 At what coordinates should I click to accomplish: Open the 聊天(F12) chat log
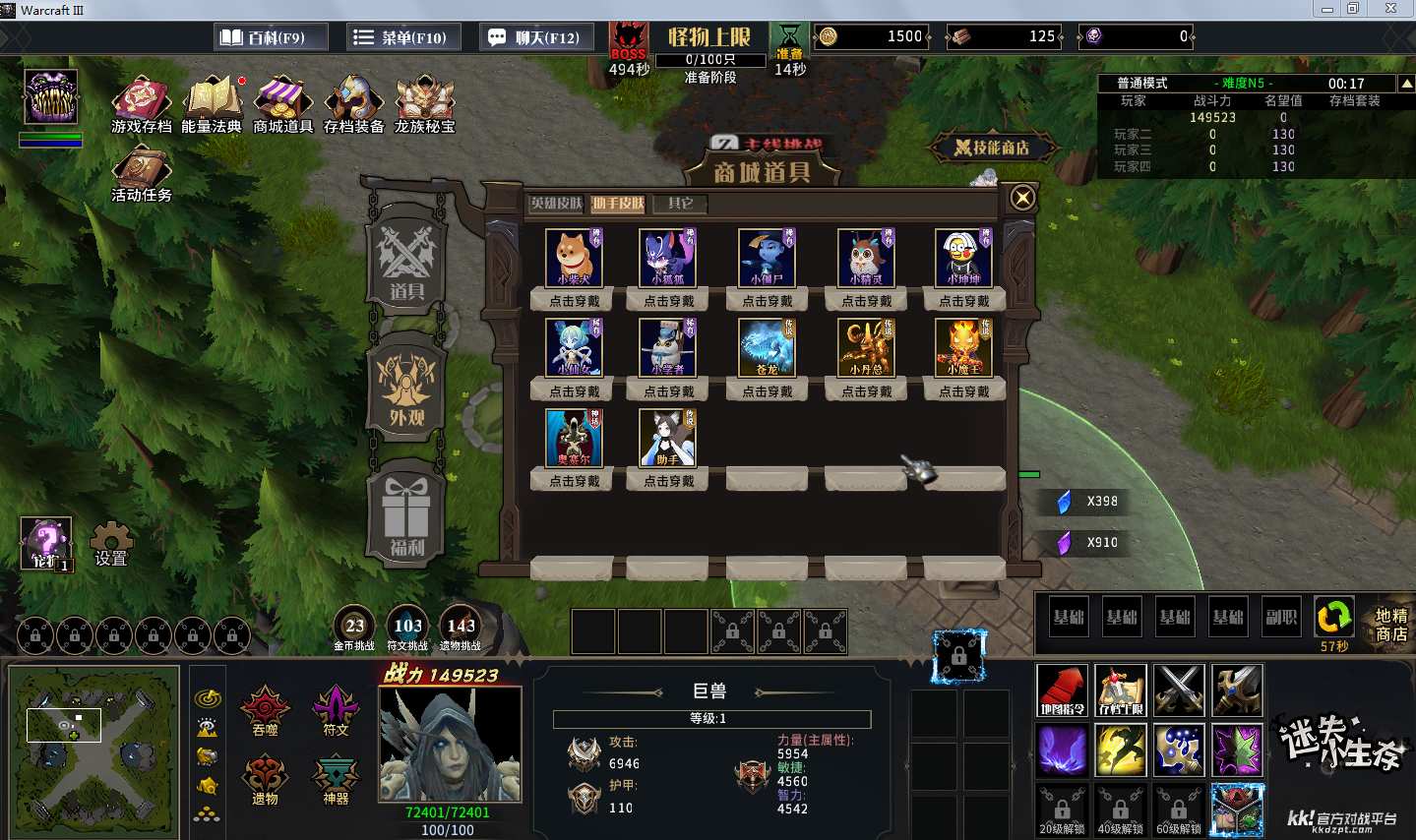(x=534, y=37)
